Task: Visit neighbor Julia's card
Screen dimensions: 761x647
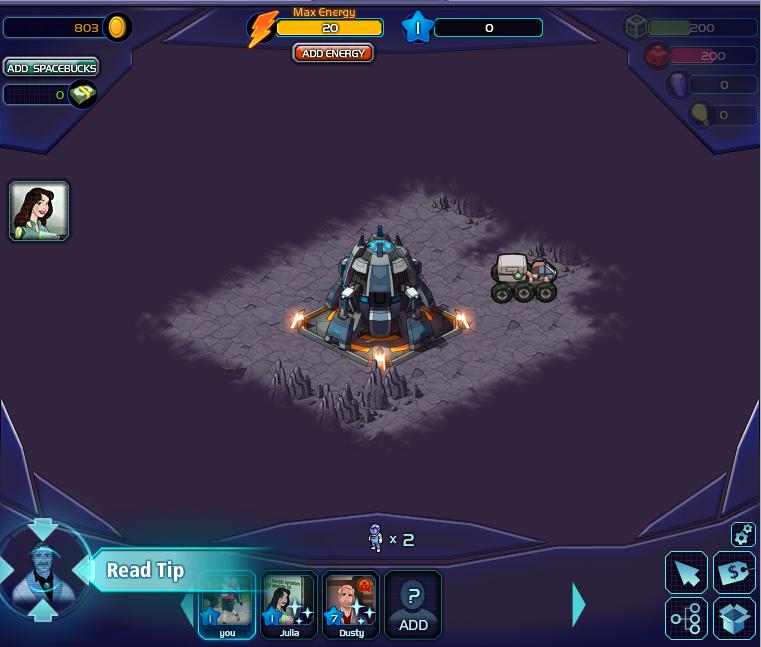Action: (289, 604)
